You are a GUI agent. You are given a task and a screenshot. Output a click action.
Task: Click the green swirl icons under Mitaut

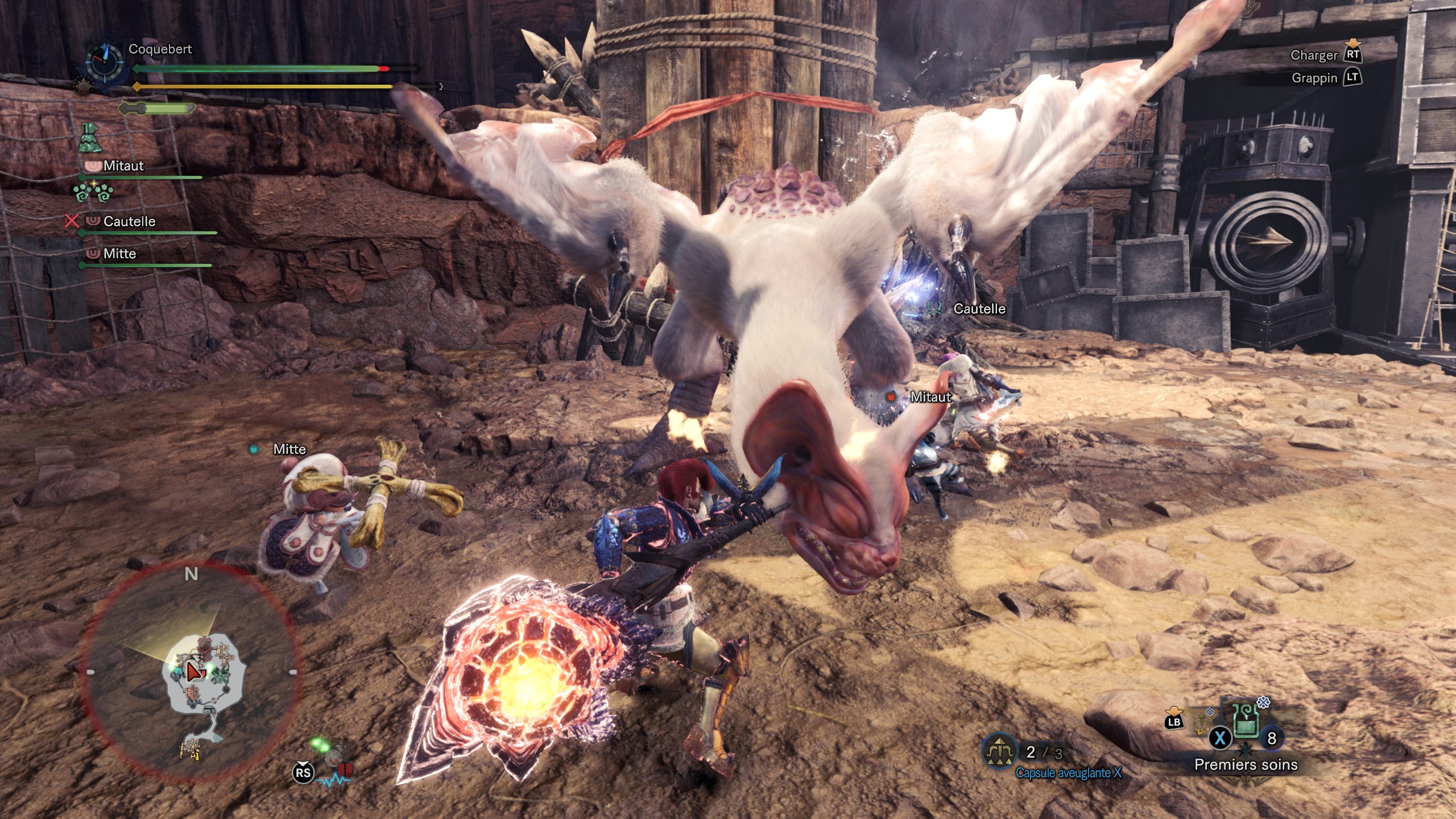click(x=93, y=192)
